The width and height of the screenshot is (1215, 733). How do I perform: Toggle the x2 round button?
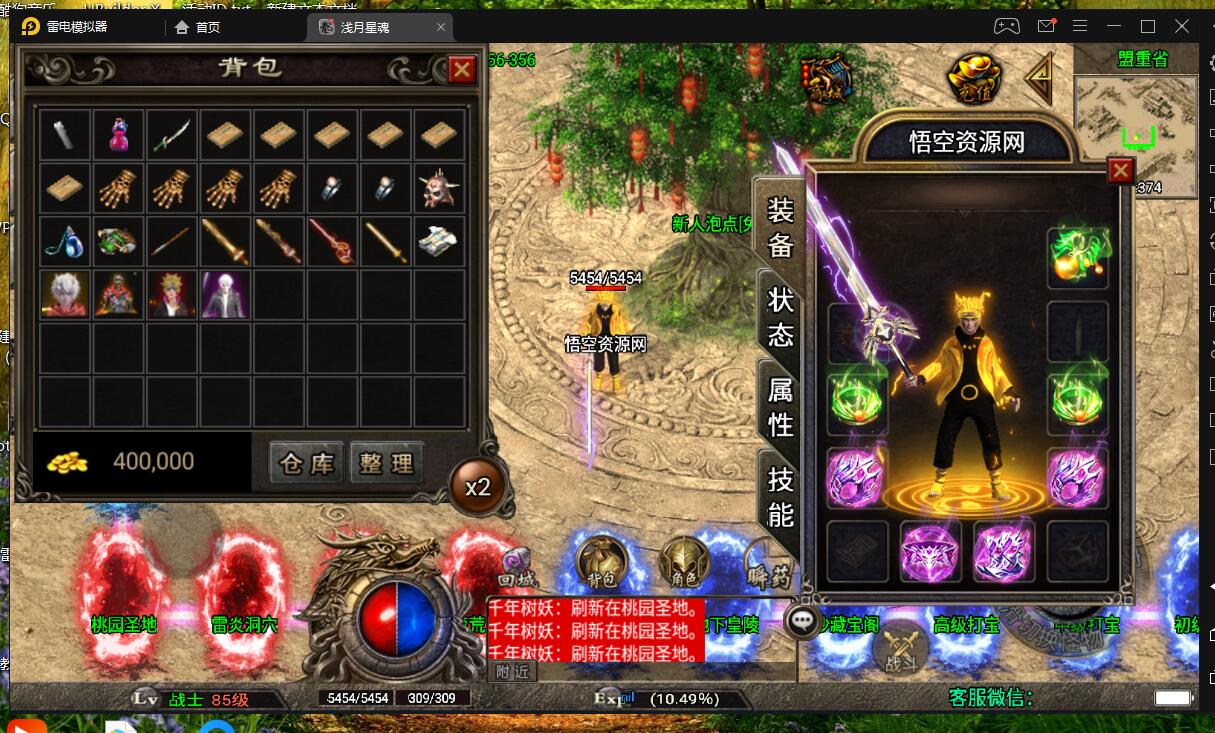[x=477, y=487]
